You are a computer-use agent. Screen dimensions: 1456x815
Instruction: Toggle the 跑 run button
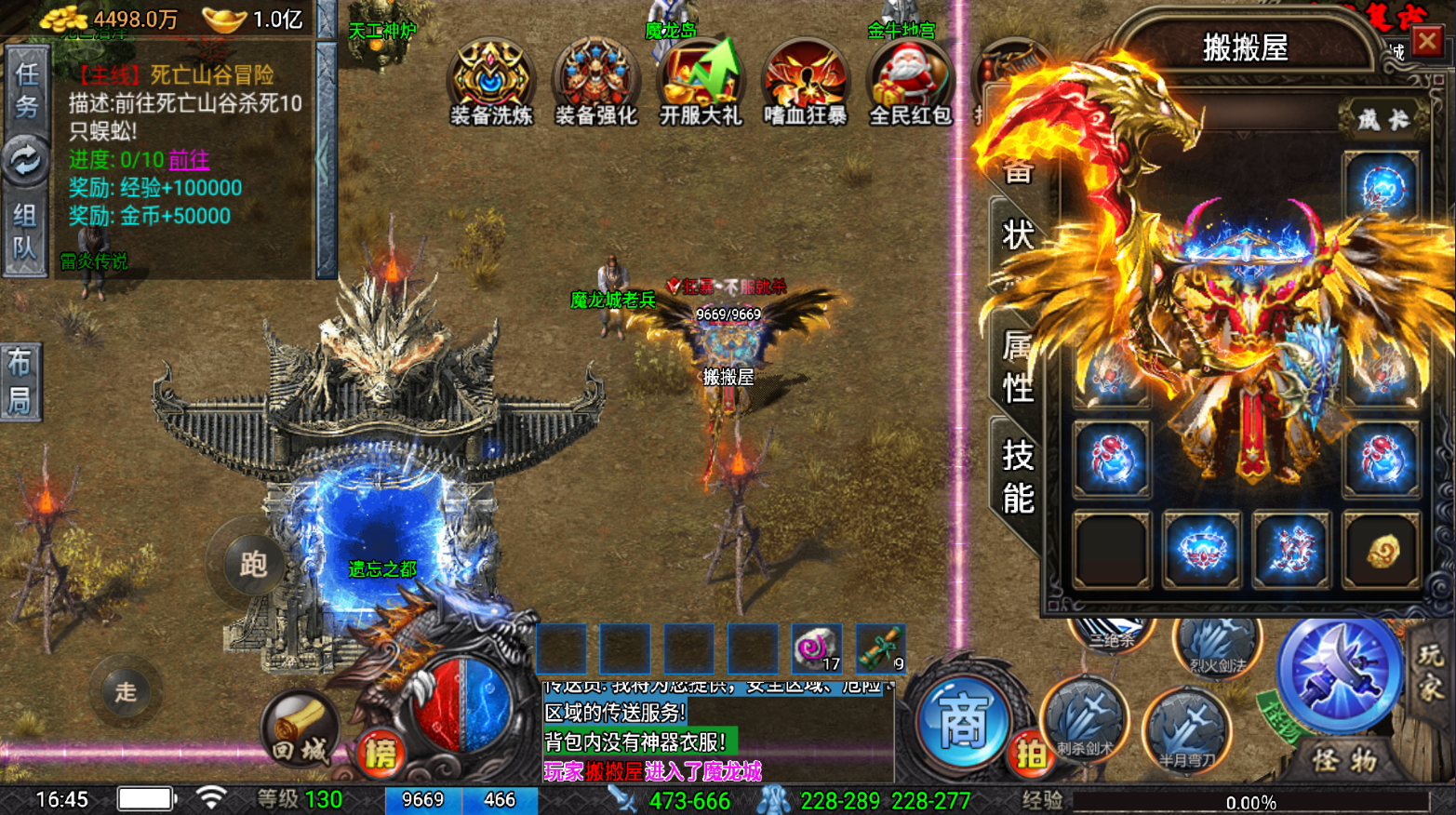(252, 564)
